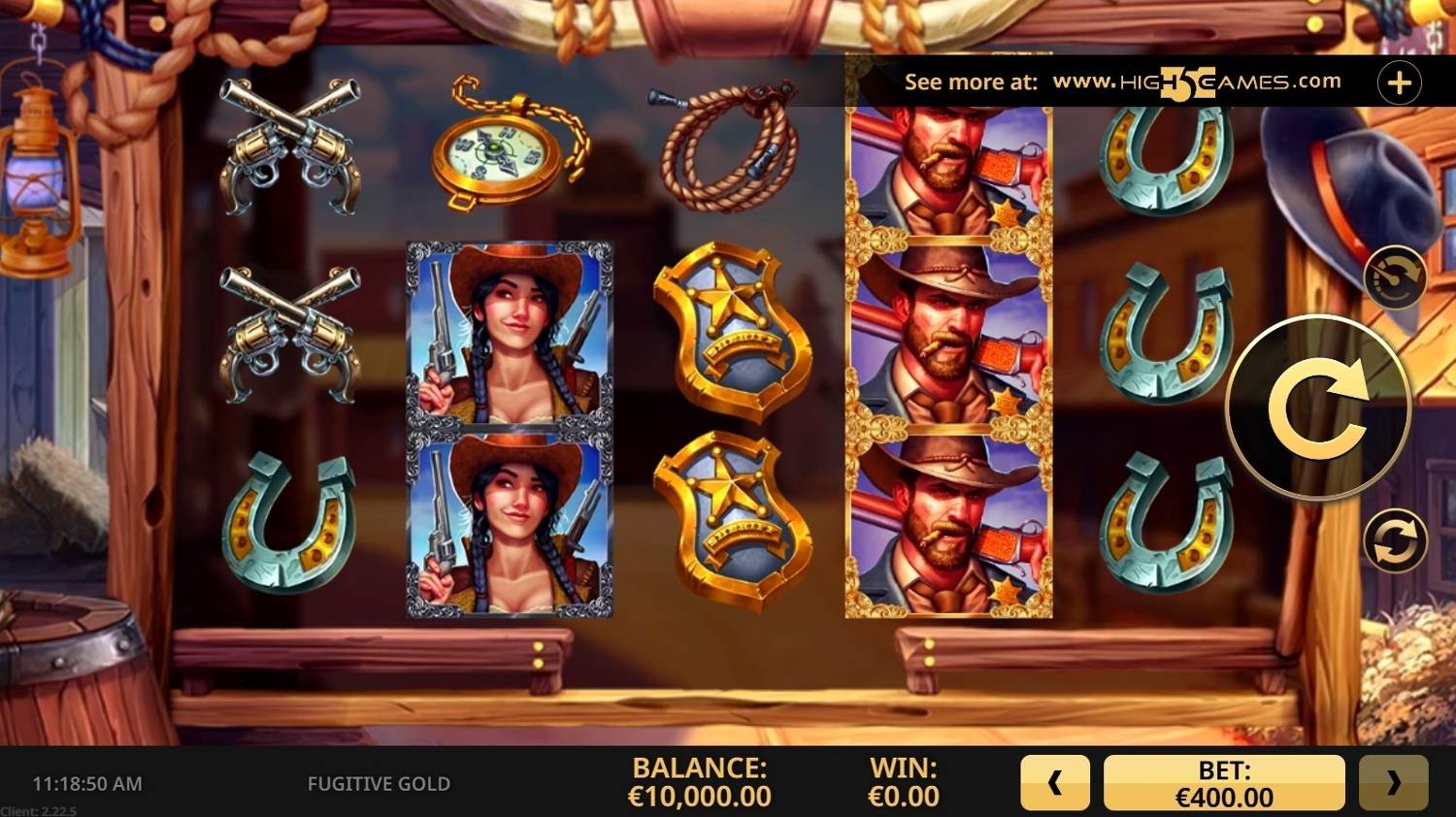The image size is (1456, 817).
Task: Click the FUGITIVE GOLD game title
Action: pyautogui.click(x=380, y=782)
